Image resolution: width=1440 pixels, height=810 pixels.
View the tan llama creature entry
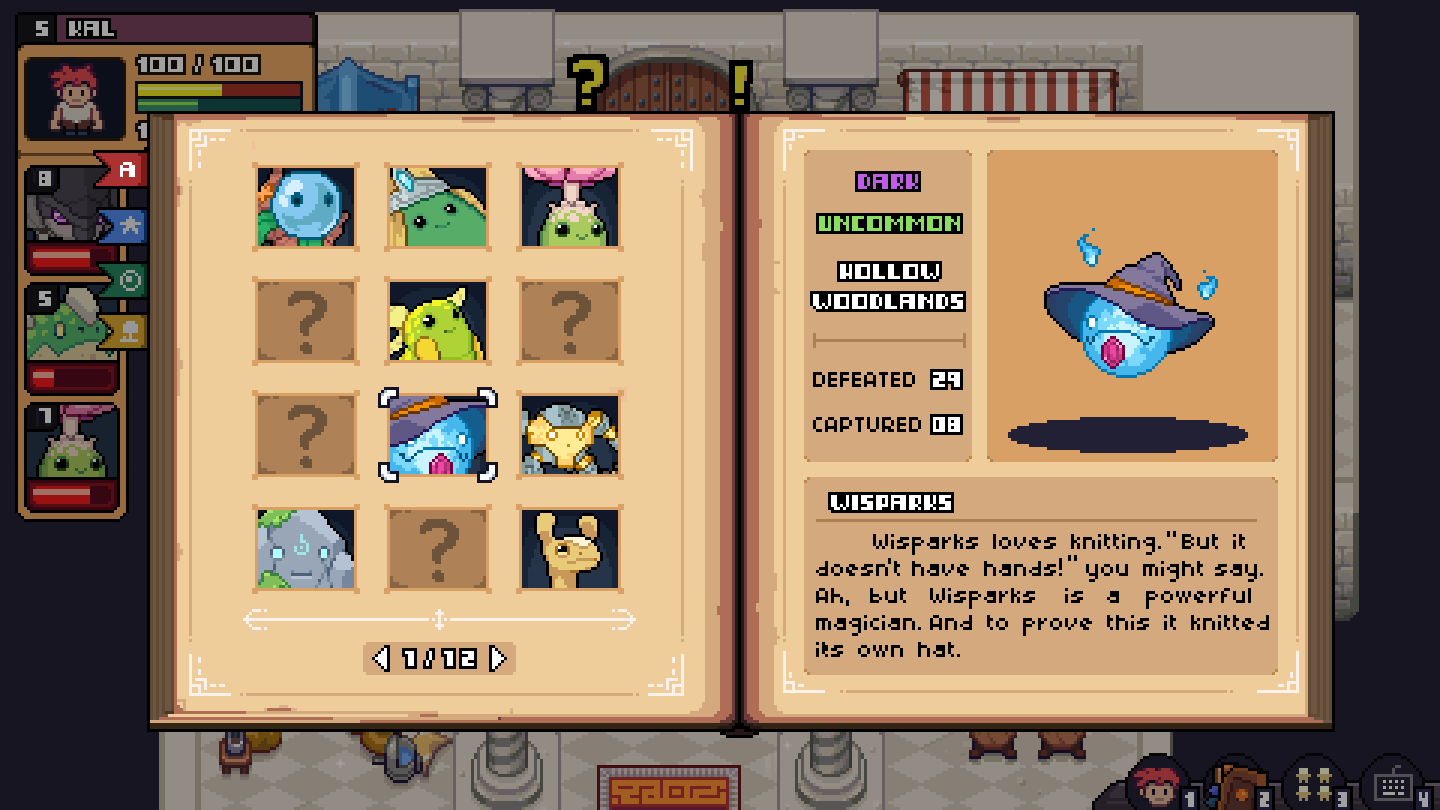pos(570,548)
